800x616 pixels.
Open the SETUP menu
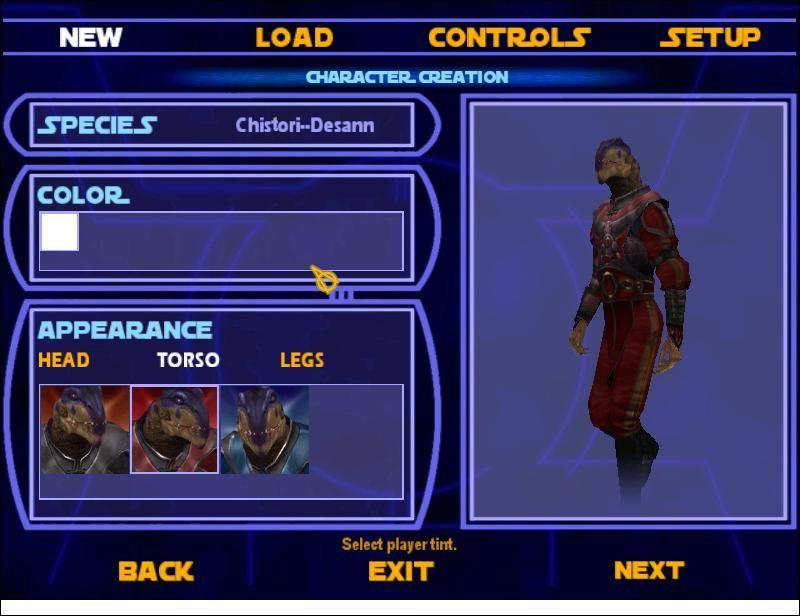click(x=710, y=38)
